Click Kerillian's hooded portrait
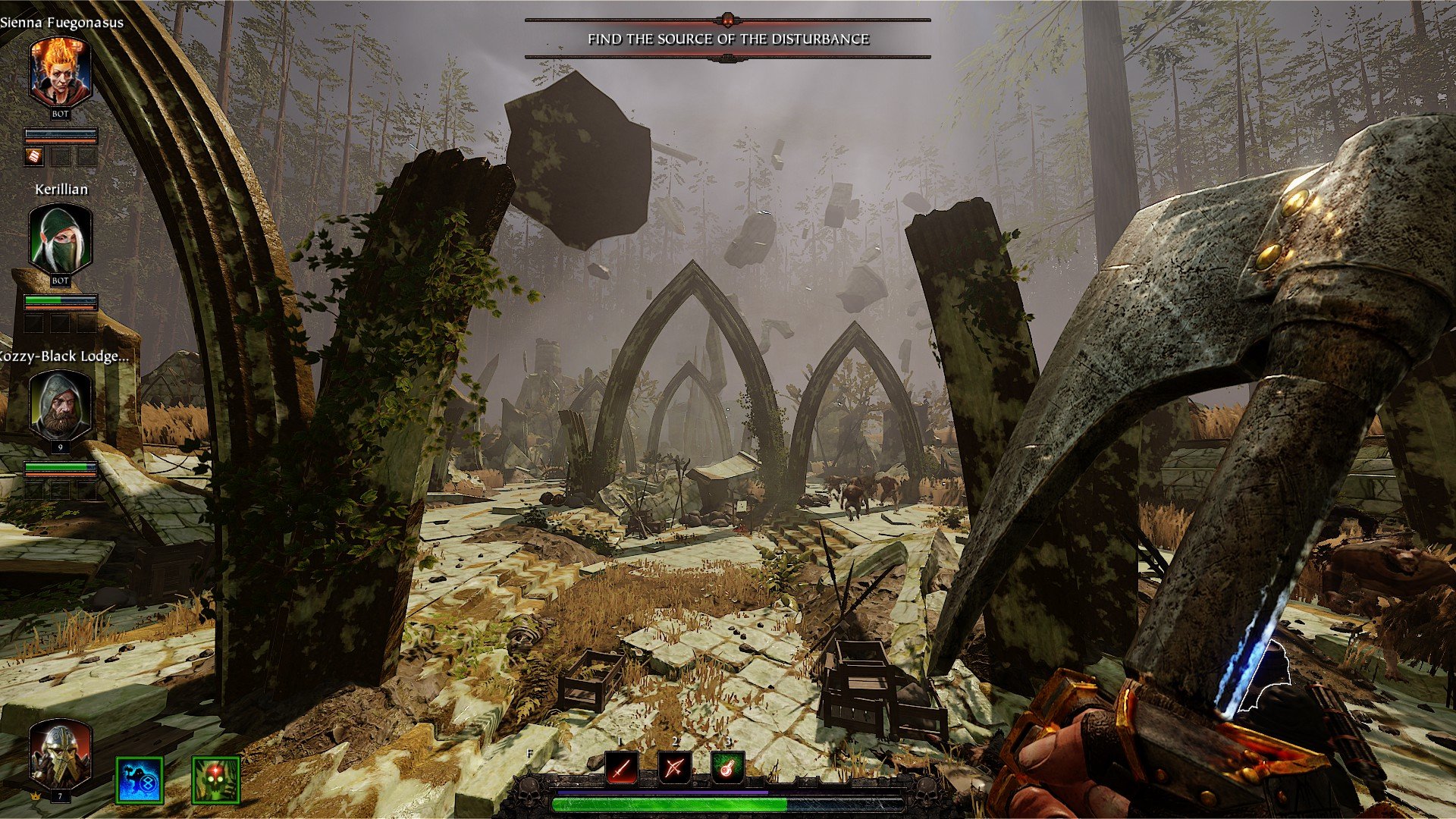This screenshot has height=819, width=1456. click(x=61, y=240)
